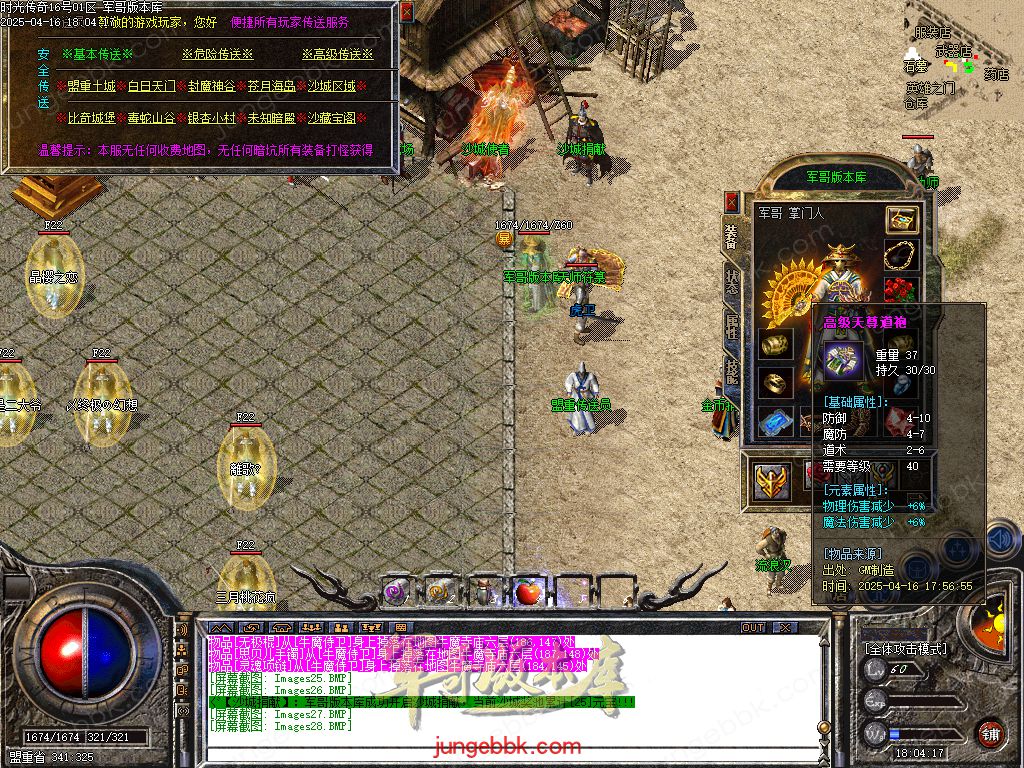
Task: Use the red apple hotbar item
Action: click(526, 592)
